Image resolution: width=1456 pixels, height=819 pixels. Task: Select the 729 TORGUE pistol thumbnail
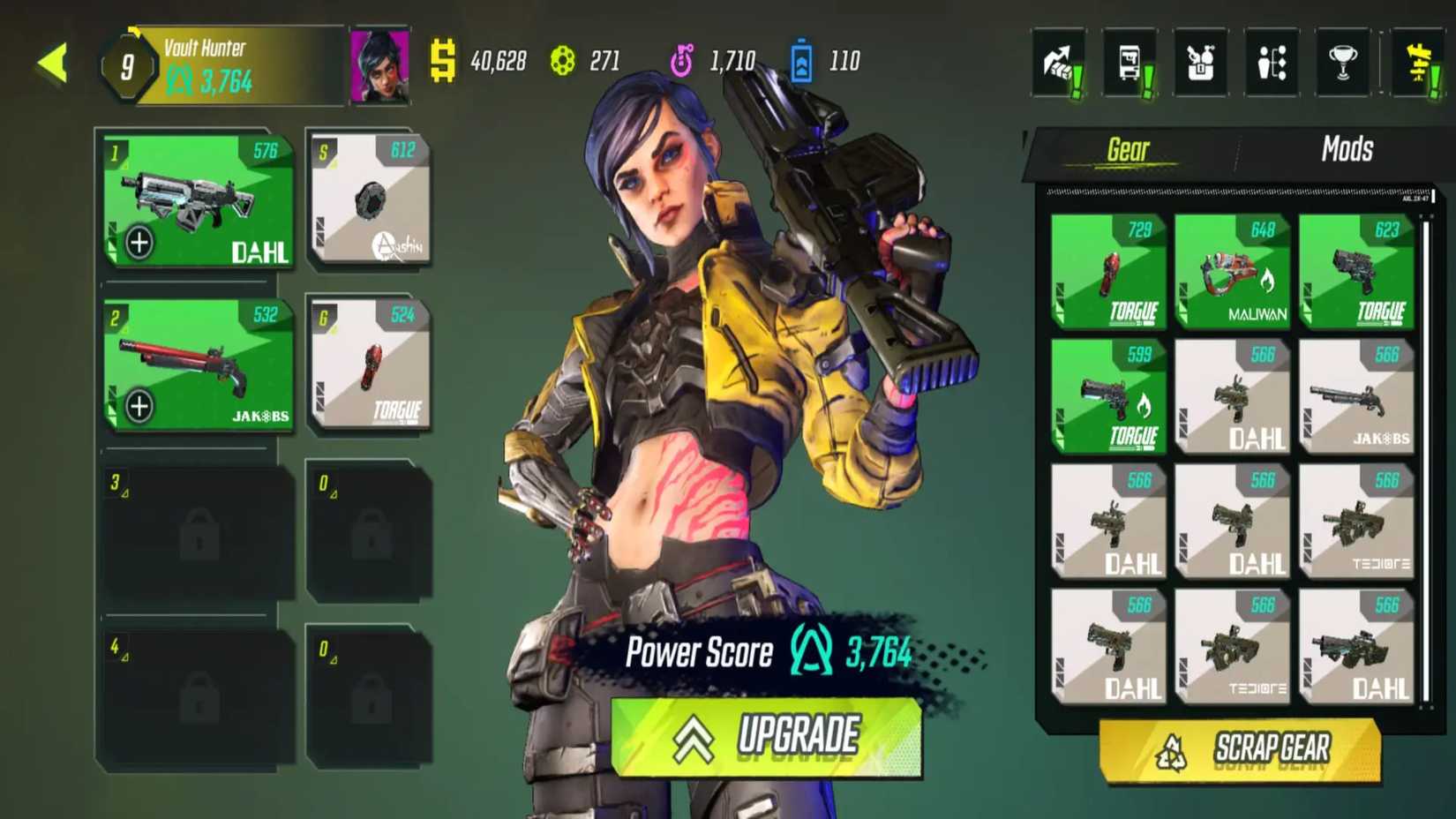pos(1108,274)
